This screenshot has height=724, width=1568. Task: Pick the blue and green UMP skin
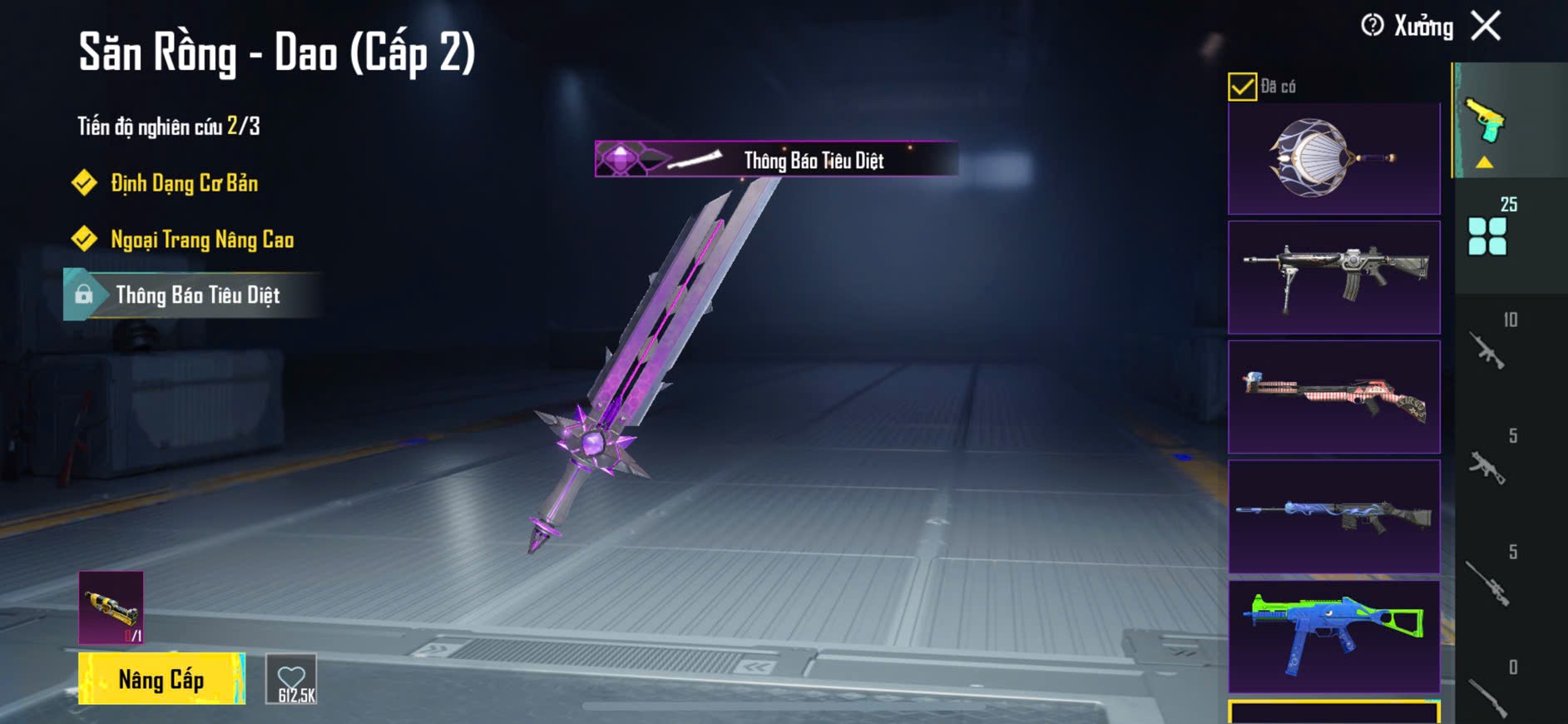1333,637
